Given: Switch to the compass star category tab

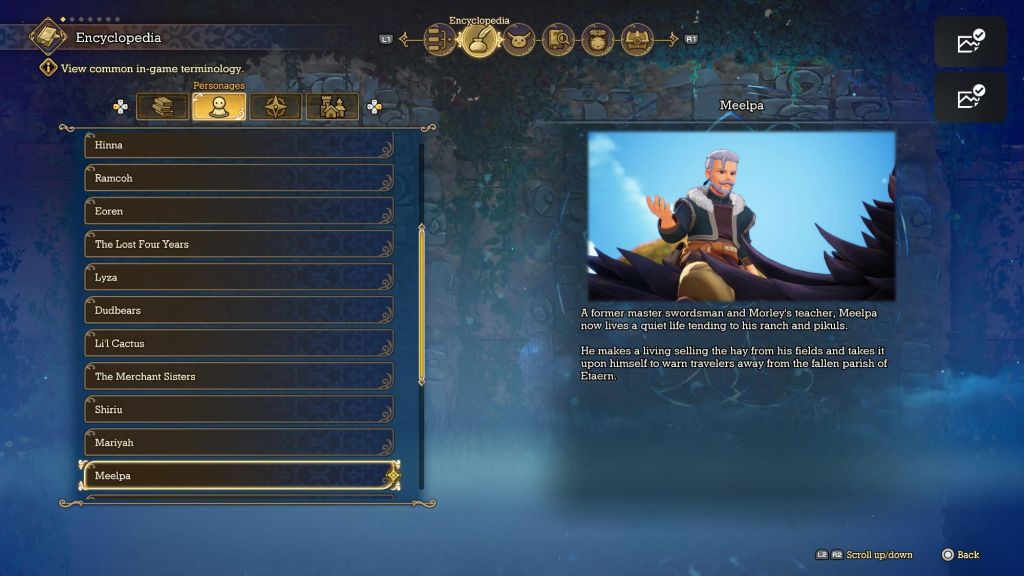Looking at the screenshot, I should (x=275, y=107).
